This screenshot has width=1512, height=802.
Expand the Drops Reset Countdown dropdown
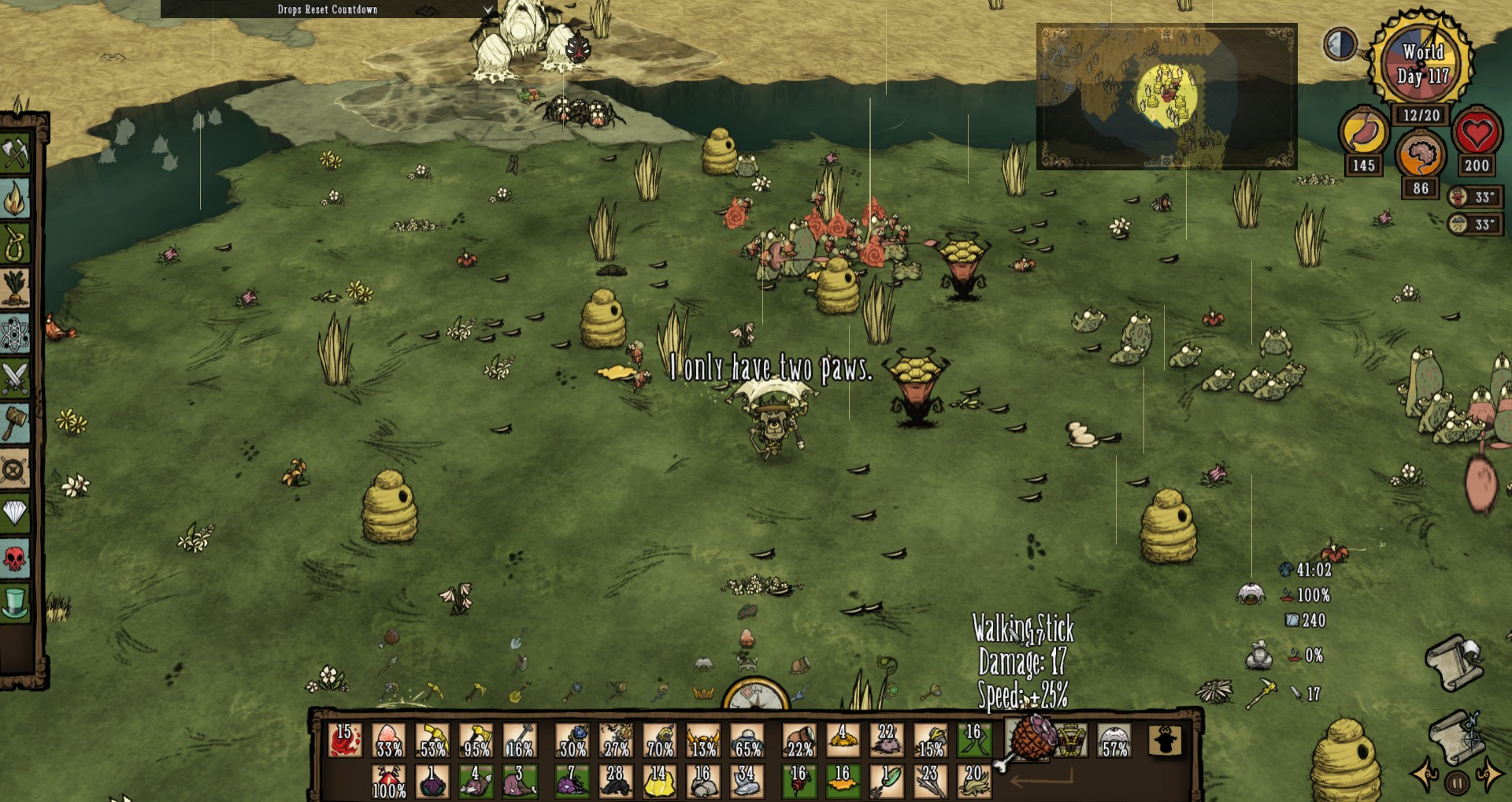point(487,9)
